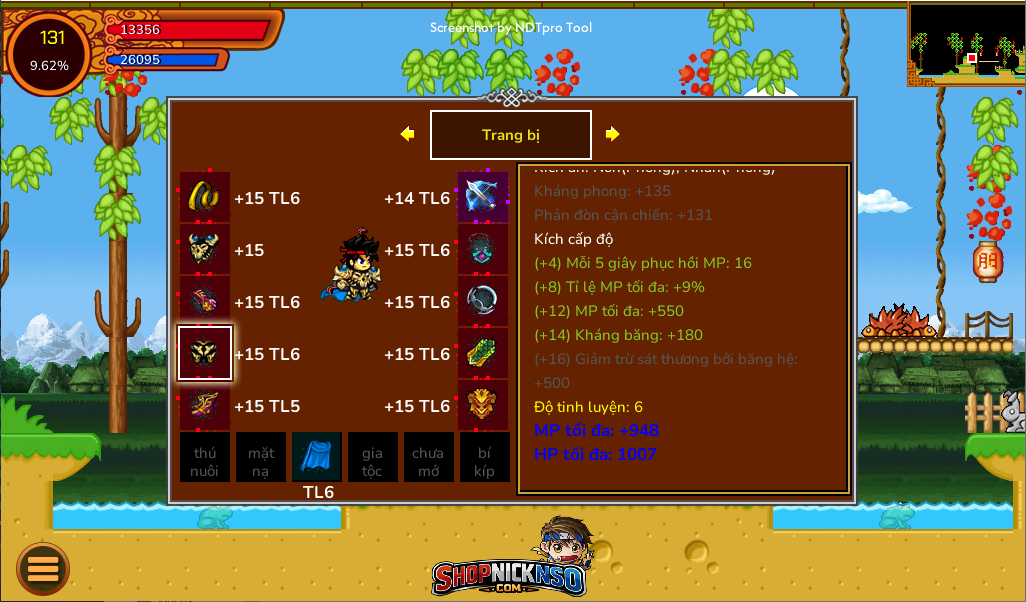Pick the green jade charm slot
1026x602 pixels.
click(x=483, y=353)
